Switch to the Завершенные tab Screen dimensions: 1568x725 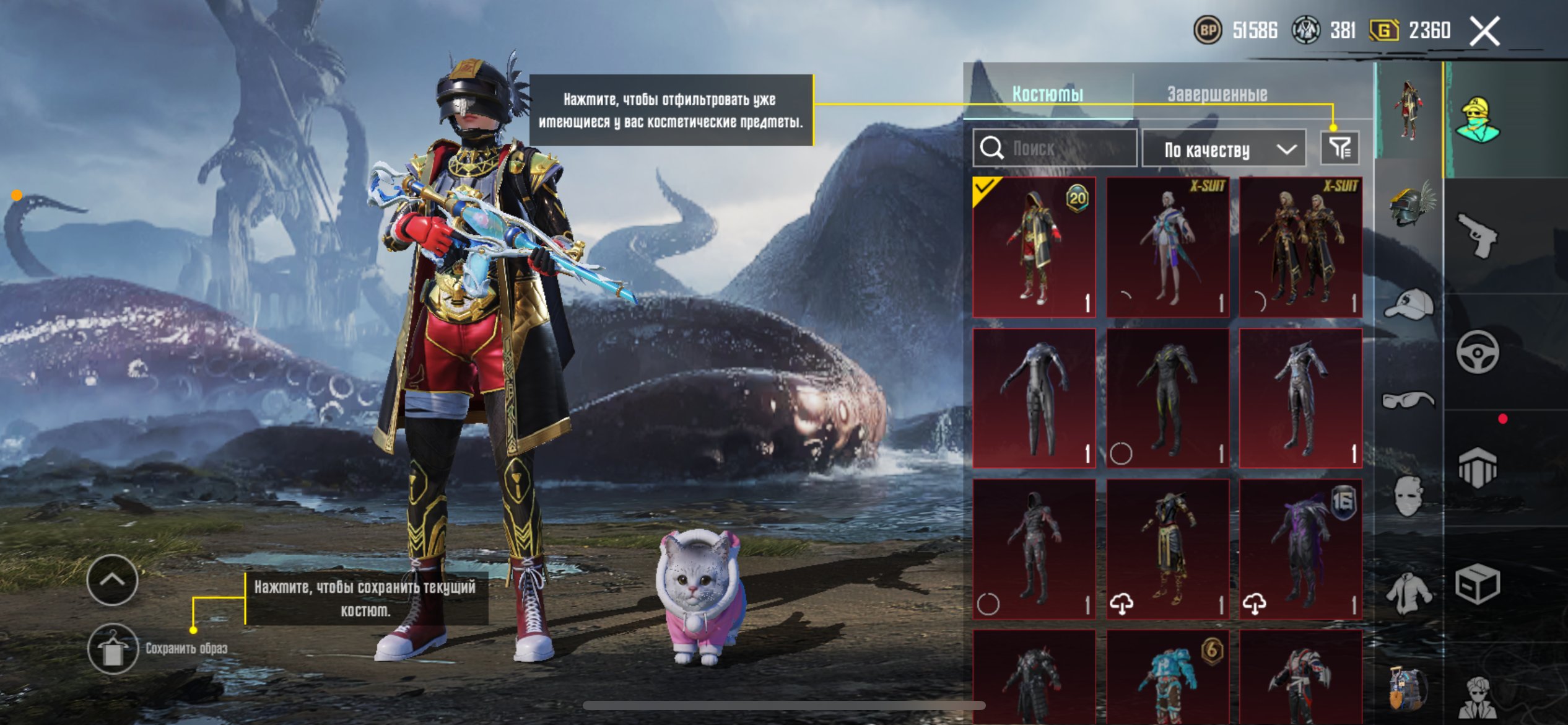[x=1217, y=94]
